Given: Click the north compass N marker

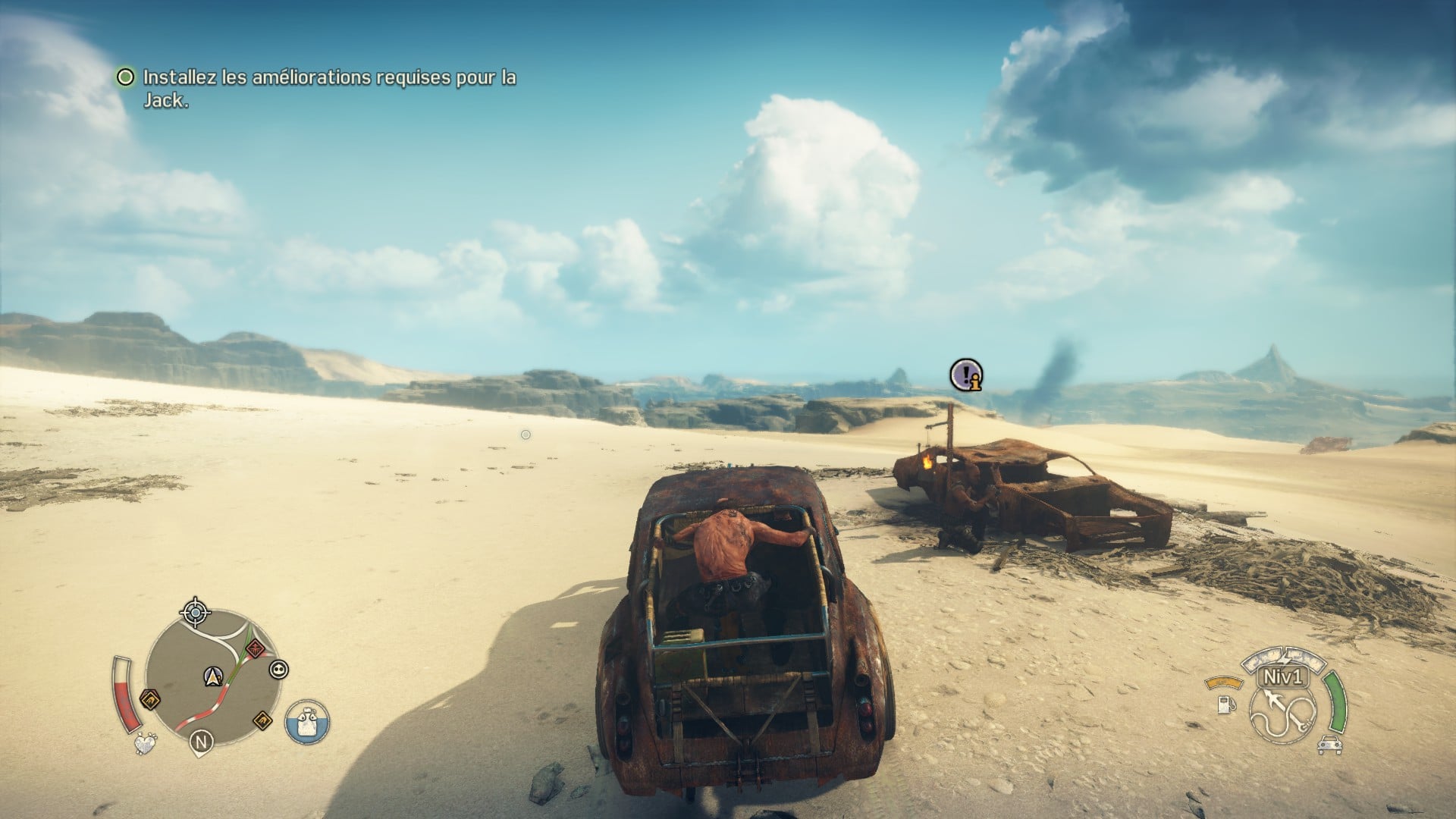Looking at the screenshot, I should pyautogui.click(x=201, y=742).
